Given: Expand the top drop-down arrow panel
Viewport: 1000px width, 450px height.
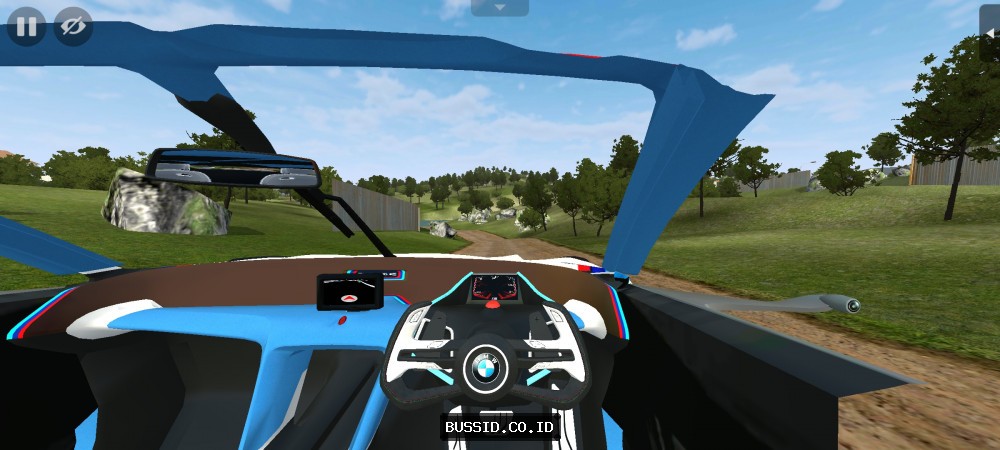Looking at the screenshot, I should pos(499,8).
